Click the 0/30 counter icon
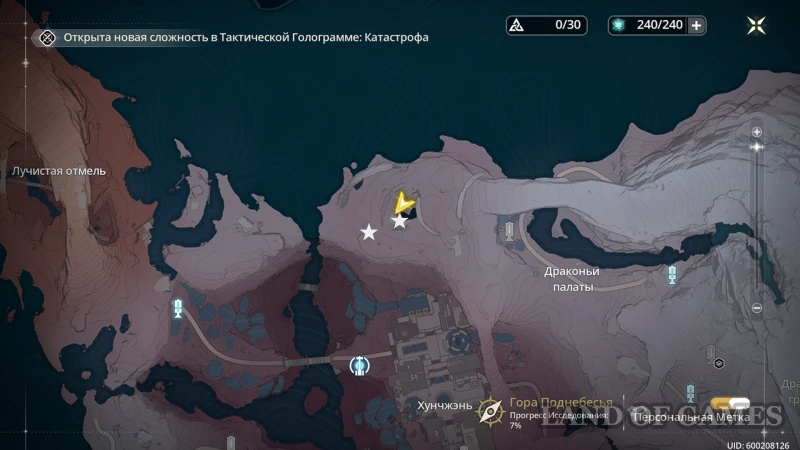This screenshot has width=800, height=450. [516, 26]
